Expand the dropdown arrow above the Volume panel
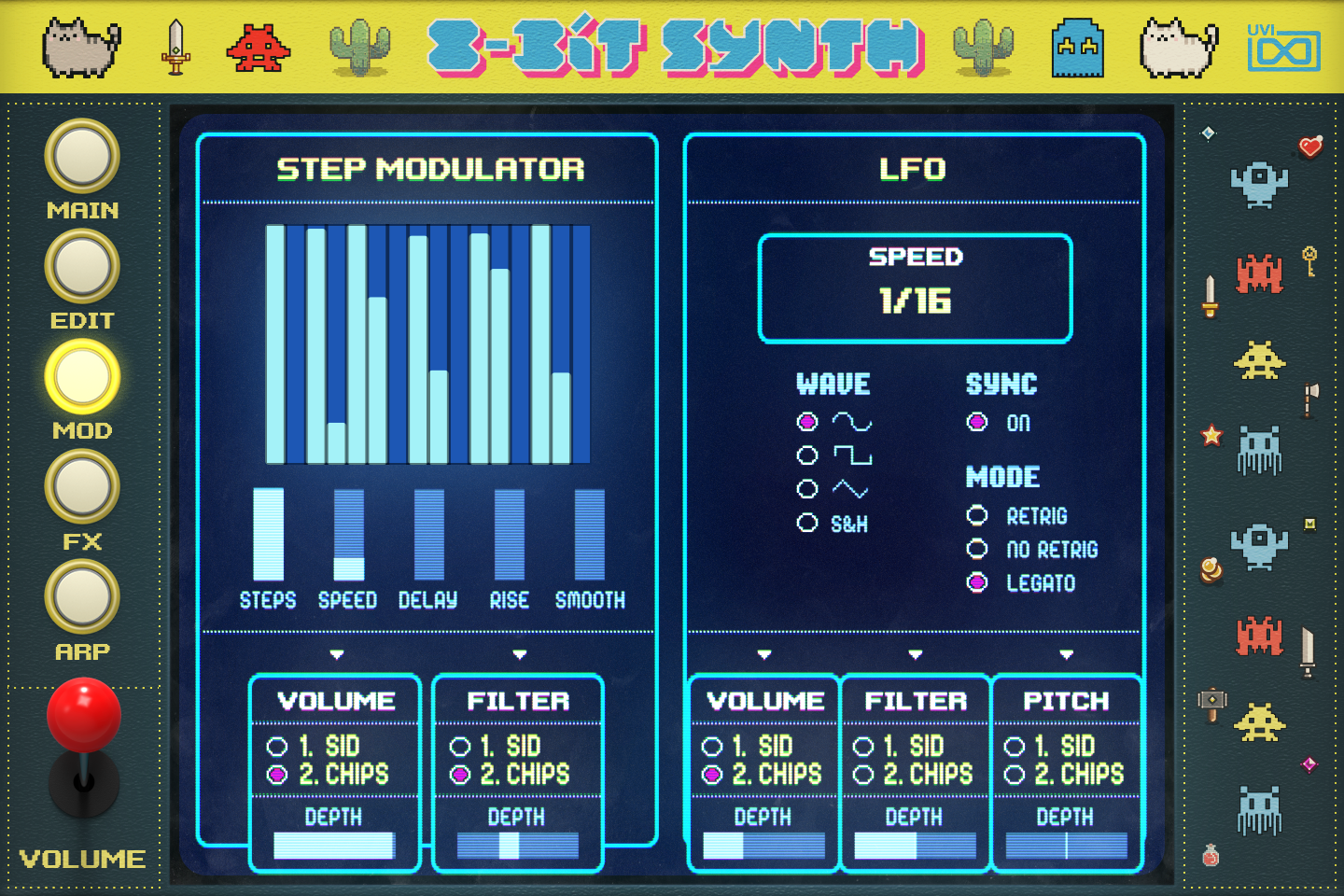Image resolution: width=1344 pixels, height=896 pixels. click(x=338, y=654)
